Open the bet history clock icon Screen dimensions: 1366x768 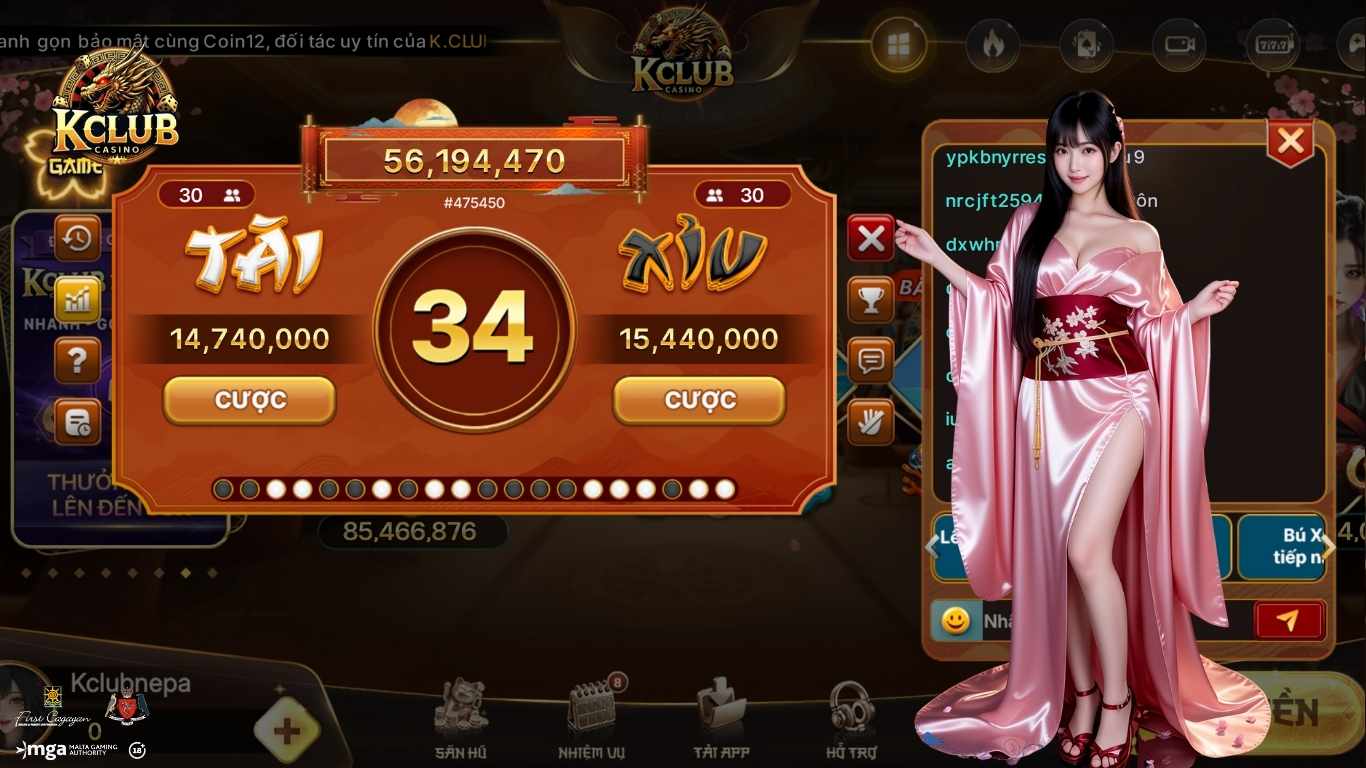[x=77, y=238]
